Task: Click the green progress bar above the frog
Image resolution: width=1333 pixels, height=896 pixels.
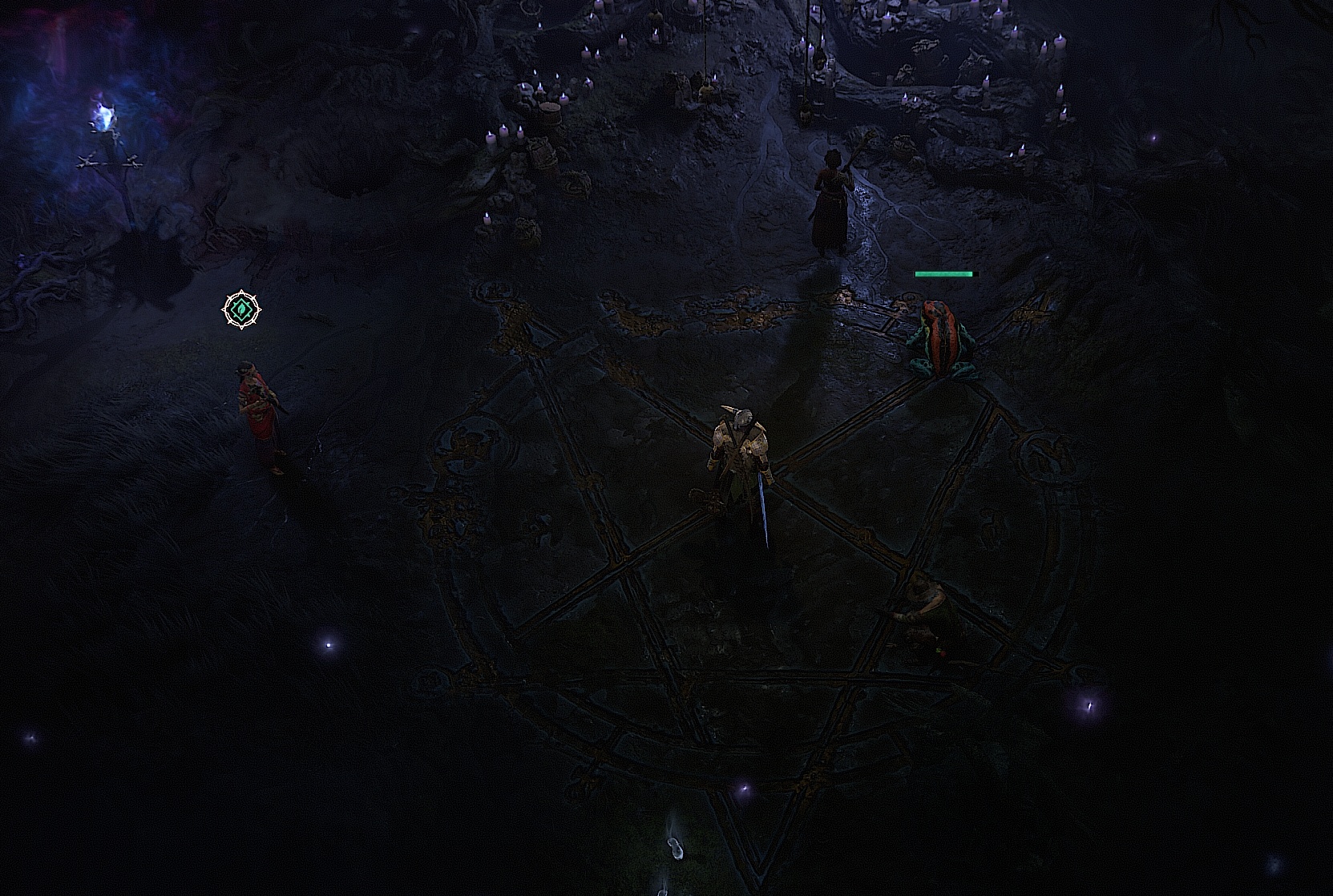Action: (946, 274)
